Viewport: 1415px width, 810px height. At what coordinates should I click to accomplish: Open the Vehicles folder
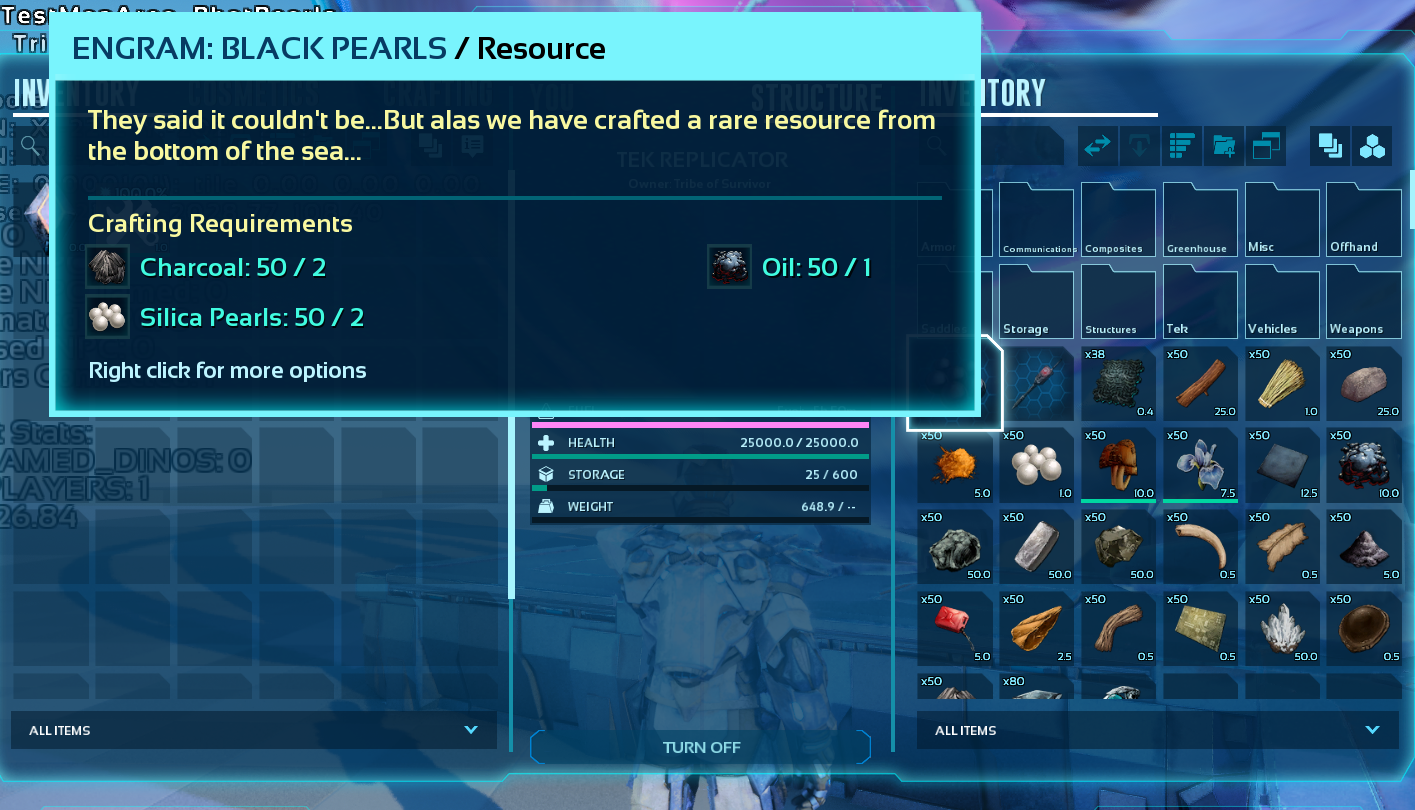[x=1281, y=302]
